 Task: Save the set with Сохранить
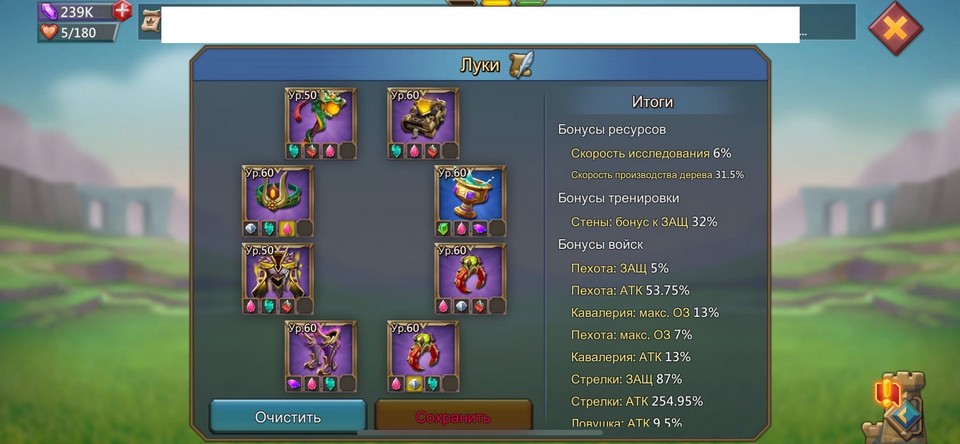tap(453, 416)
